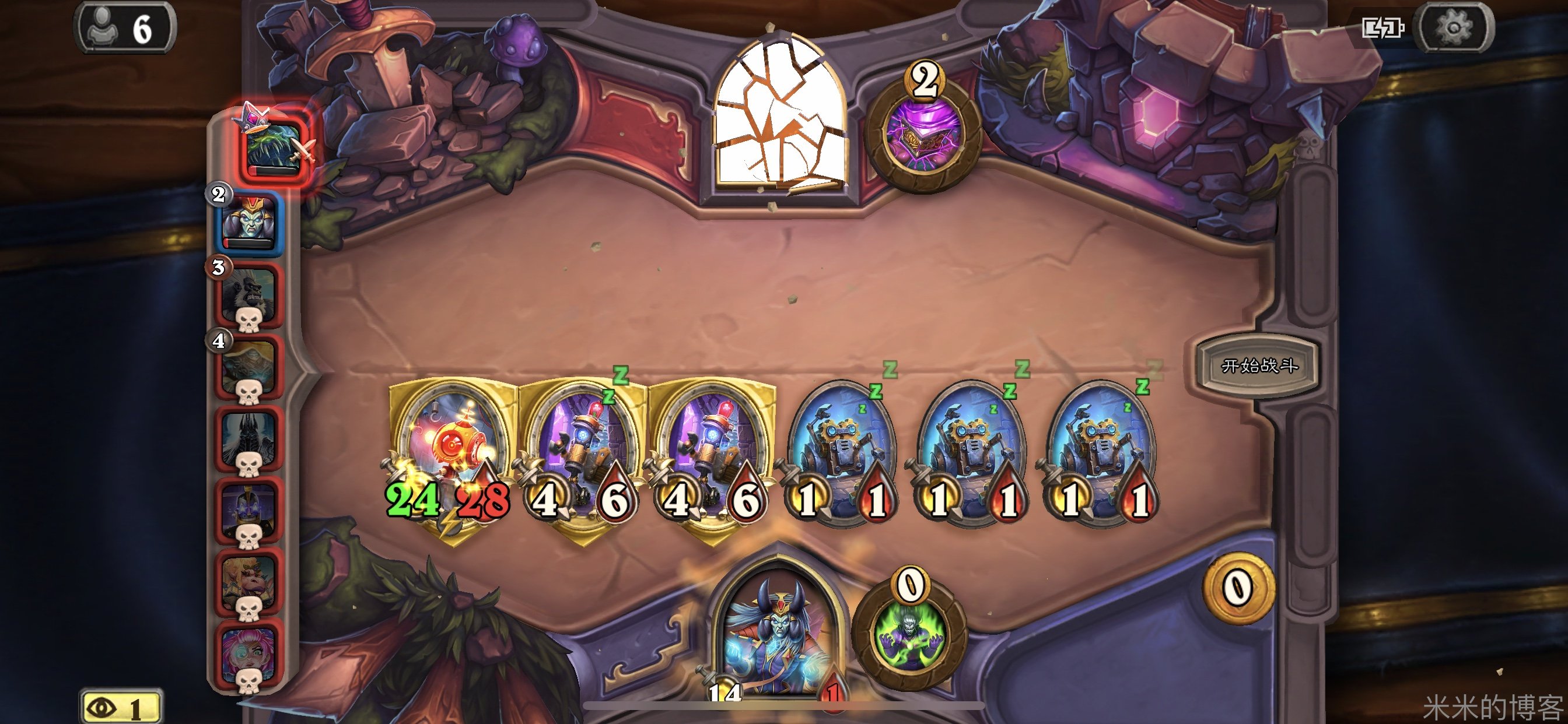Click the 开始战斗 start battle button
Image resolution: width=1568 pixels, height=724 pixels.
coord(1258,365)
